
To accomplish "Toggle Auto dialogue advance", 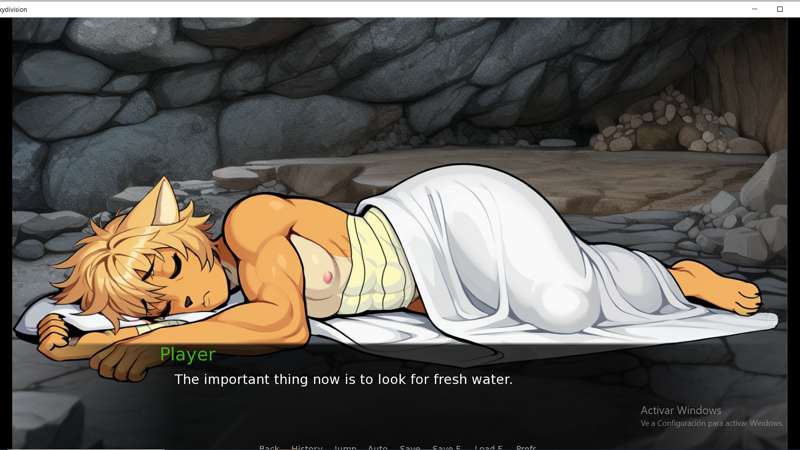I will pyautogui.click(x=377, y=447).
